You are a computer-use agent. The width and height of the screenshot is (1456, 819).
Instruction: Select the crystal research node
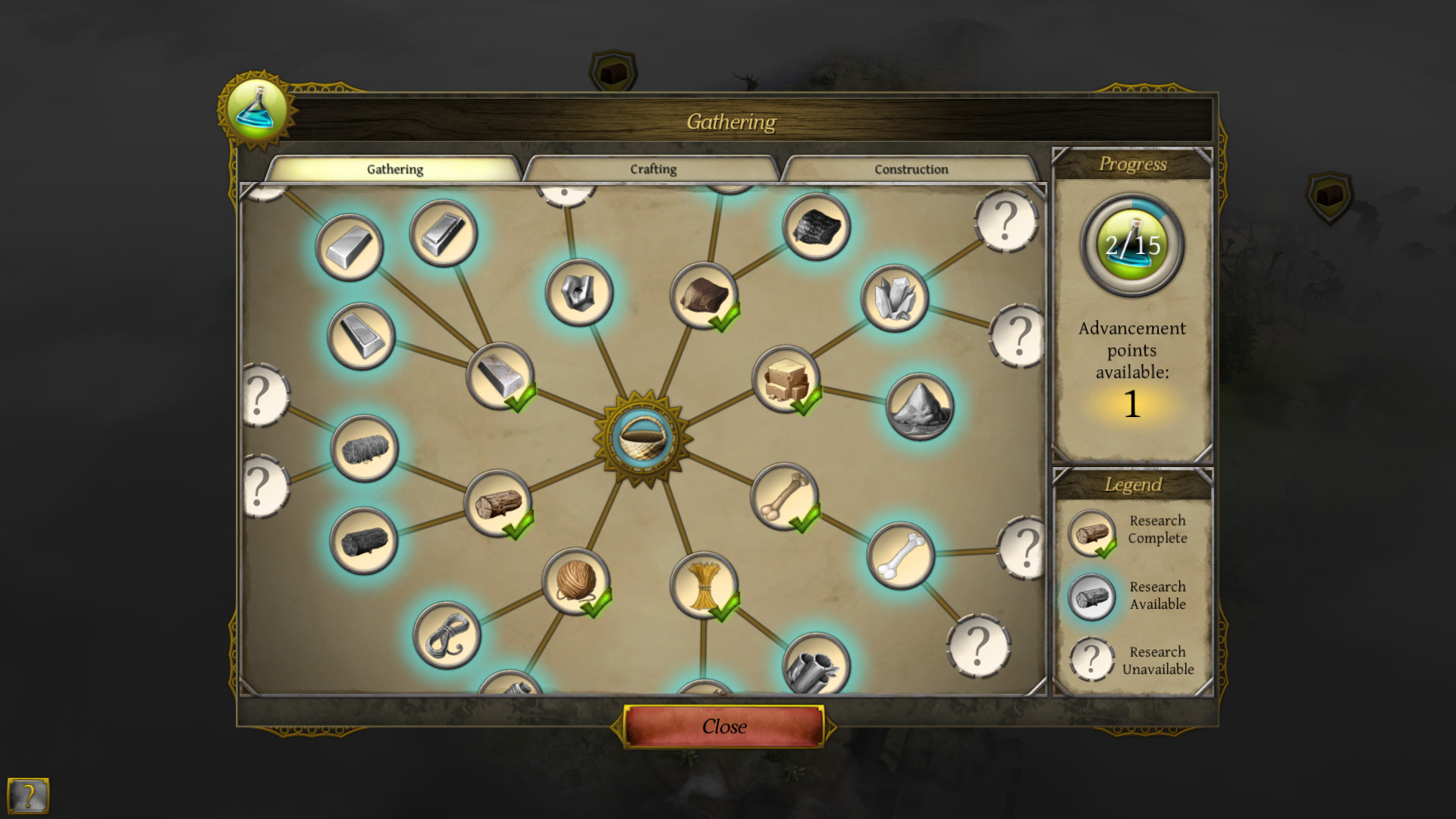[x=895, y=297]
